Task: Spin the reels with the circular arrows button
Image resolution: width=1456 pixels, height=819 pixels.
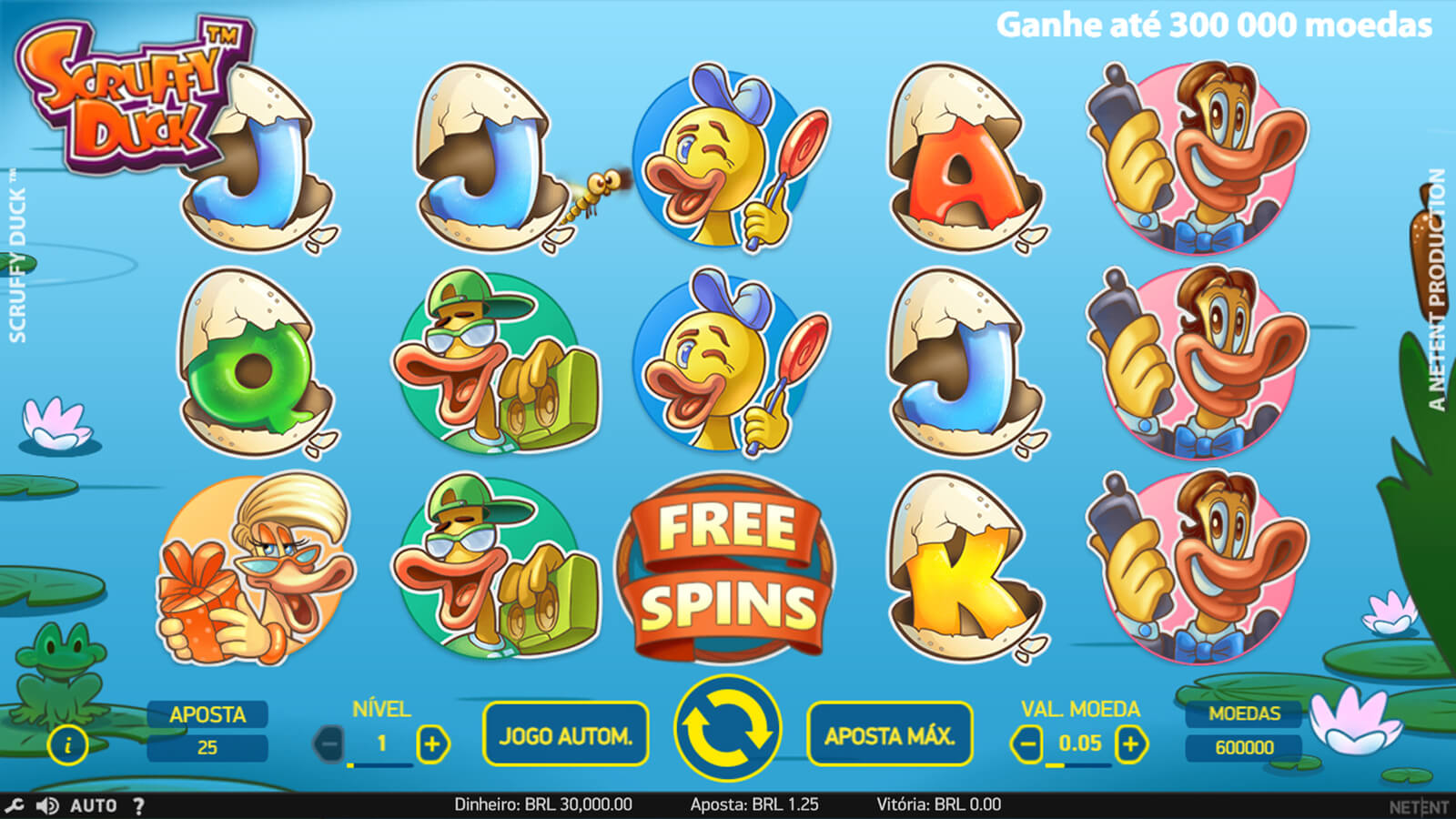Action: (727, 731)
